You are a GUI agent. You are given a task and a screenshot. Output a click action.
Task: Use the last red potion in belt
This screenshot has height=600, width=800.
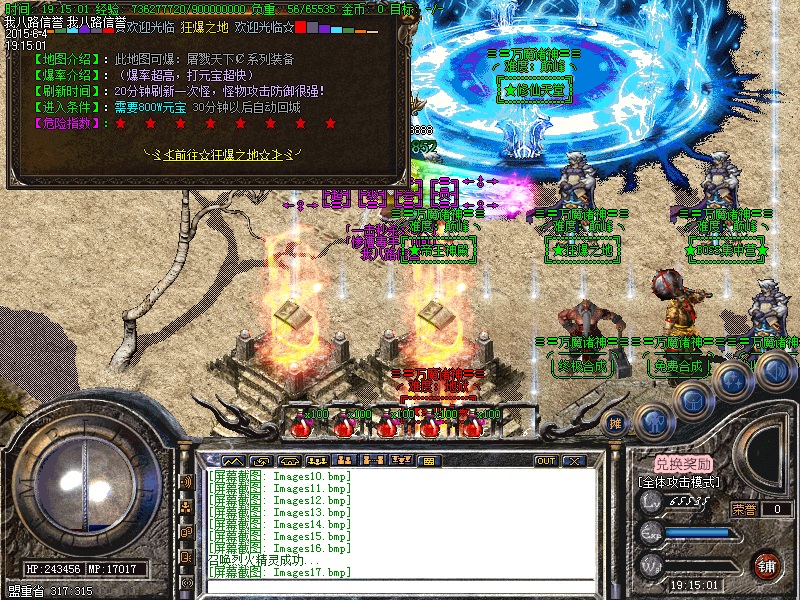pos(472,427)
